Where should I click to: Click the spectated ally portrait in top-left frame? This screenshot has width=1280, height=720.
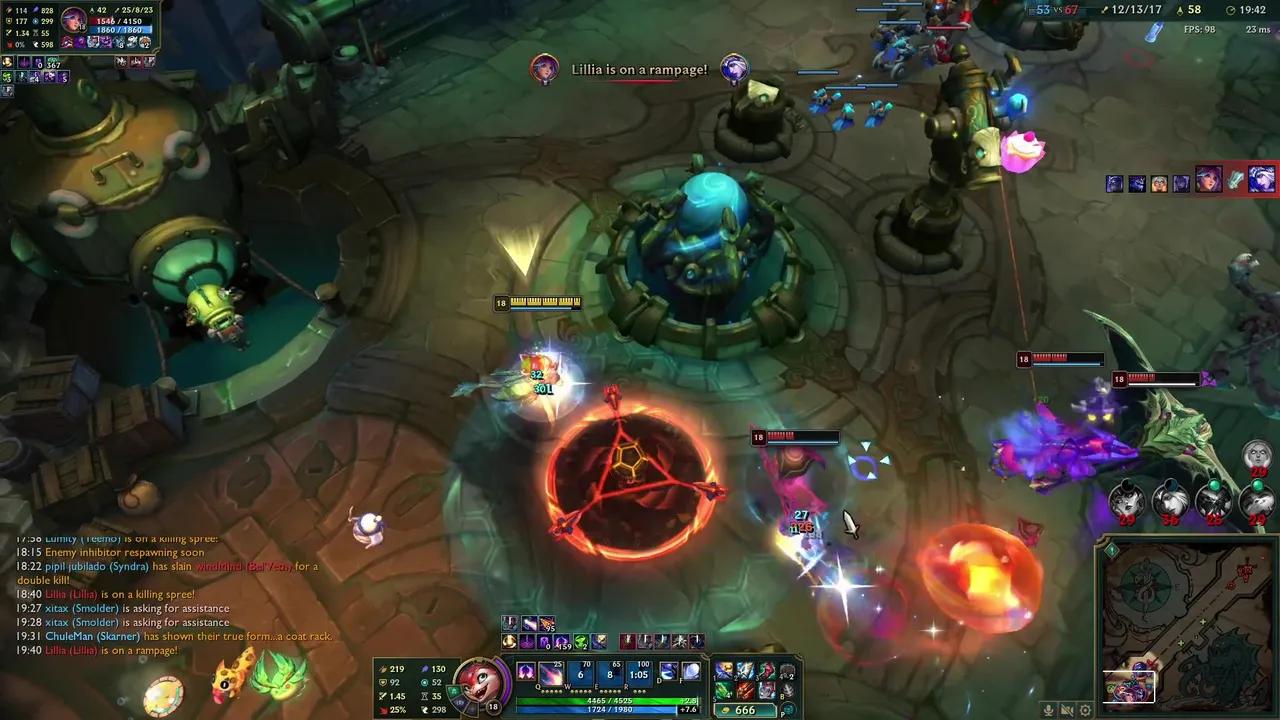[75, 18]
